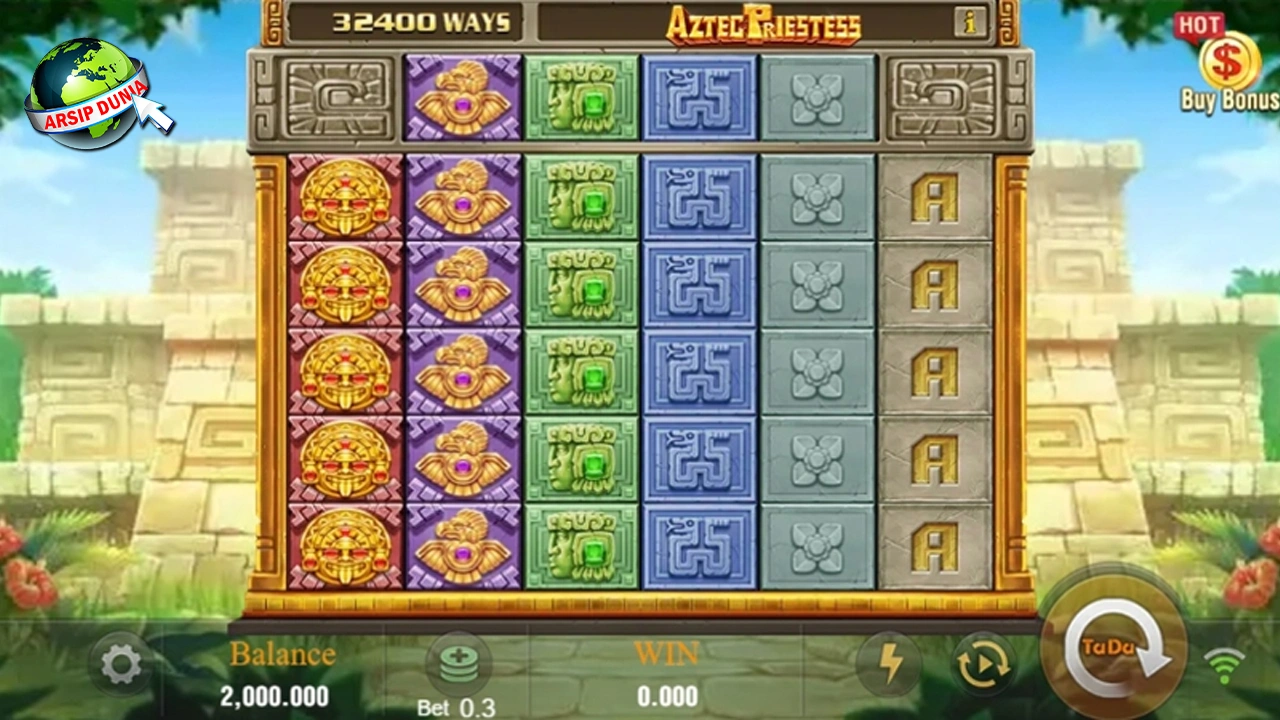This screenshot has width=1280, height=720.
Task: Open the game settings gear
Action: [121, 664]
